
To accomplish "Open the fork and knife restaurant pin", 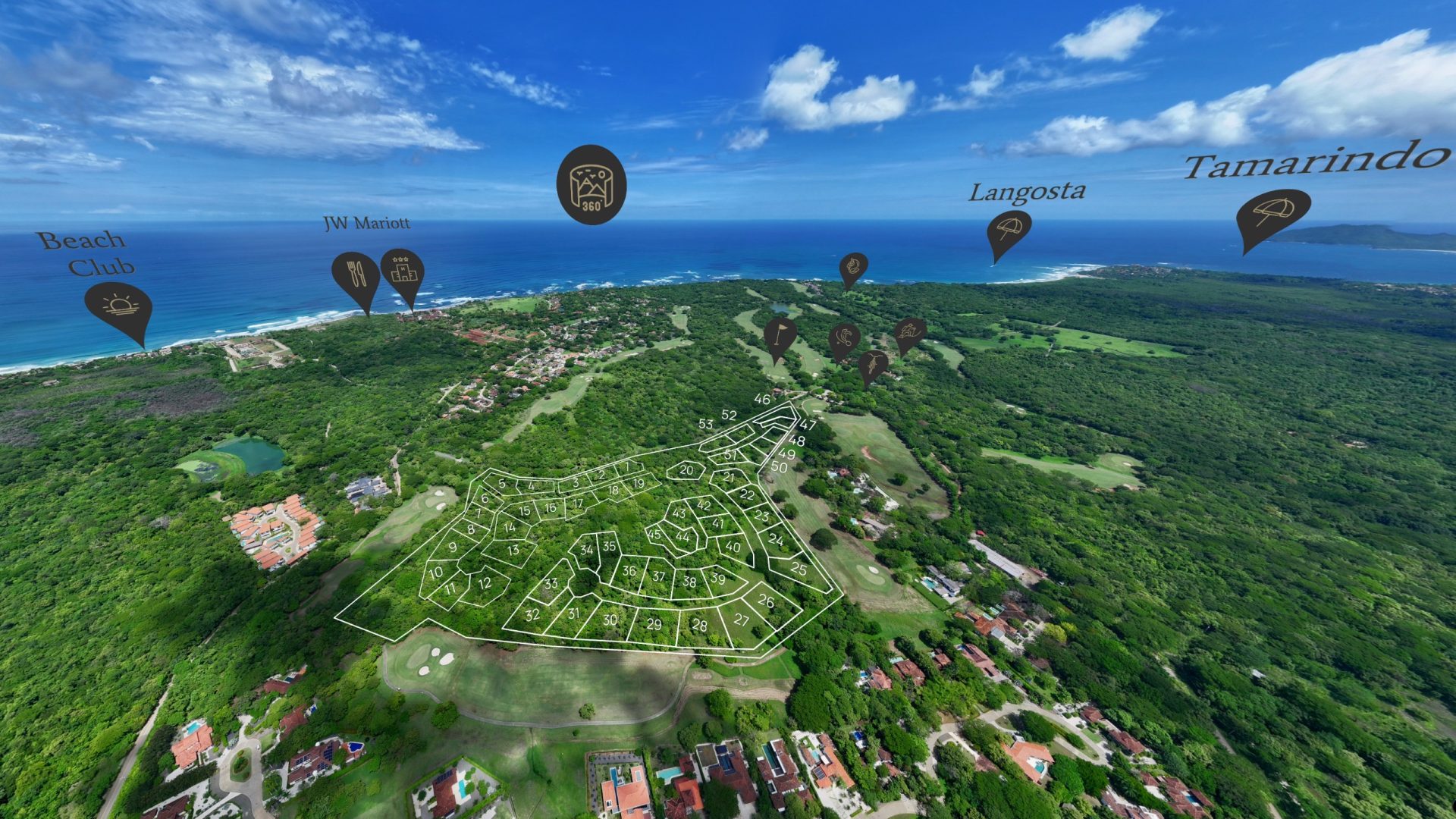I will point(356,275).
